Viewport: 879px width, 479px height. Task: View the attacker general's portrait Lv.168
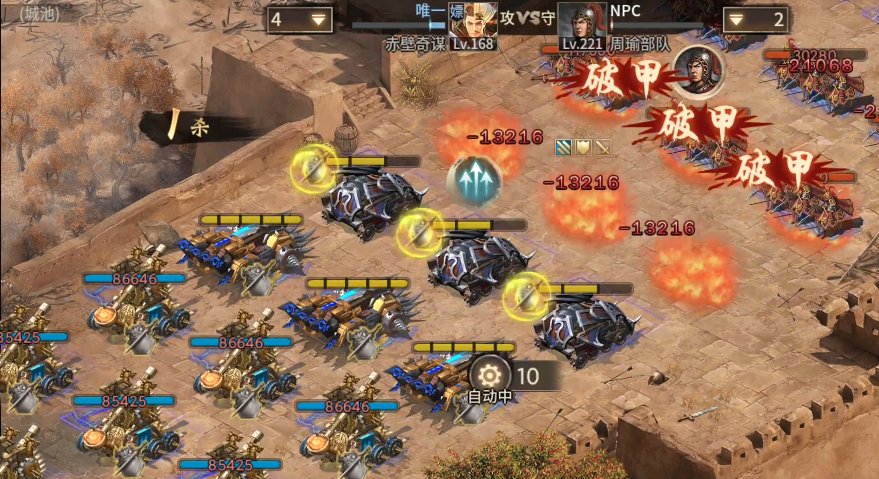tap(473, 24)
